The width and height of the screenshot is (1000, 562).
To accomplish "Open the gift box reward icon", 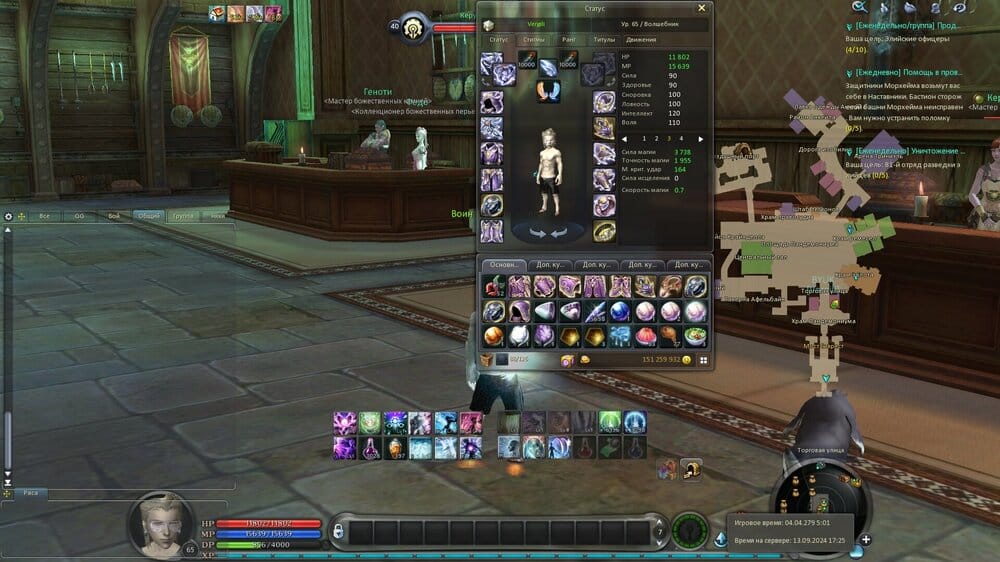I will [666, 466].
